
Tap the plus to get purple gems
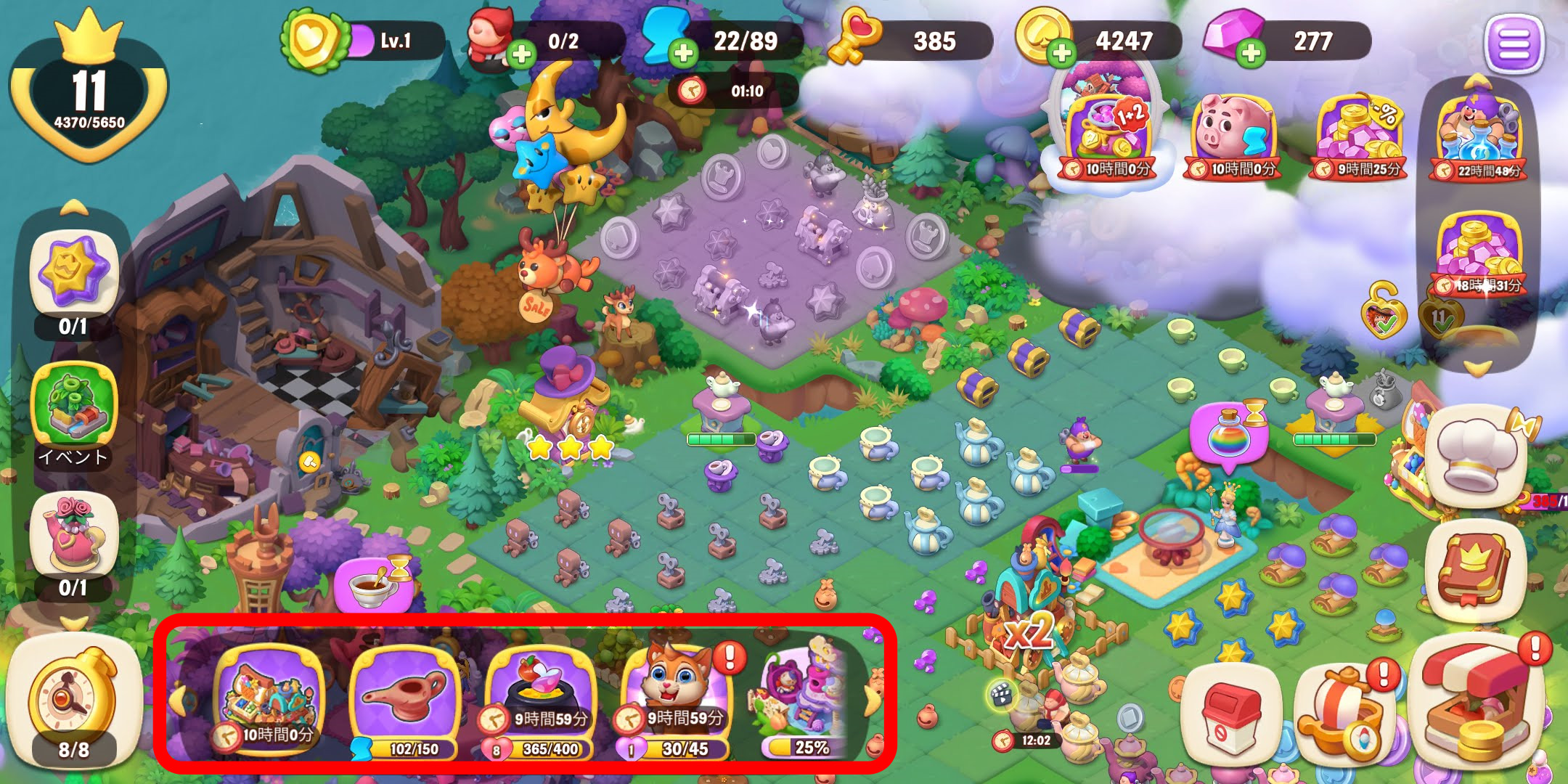pyautogui.click(x=1250, y=53)
